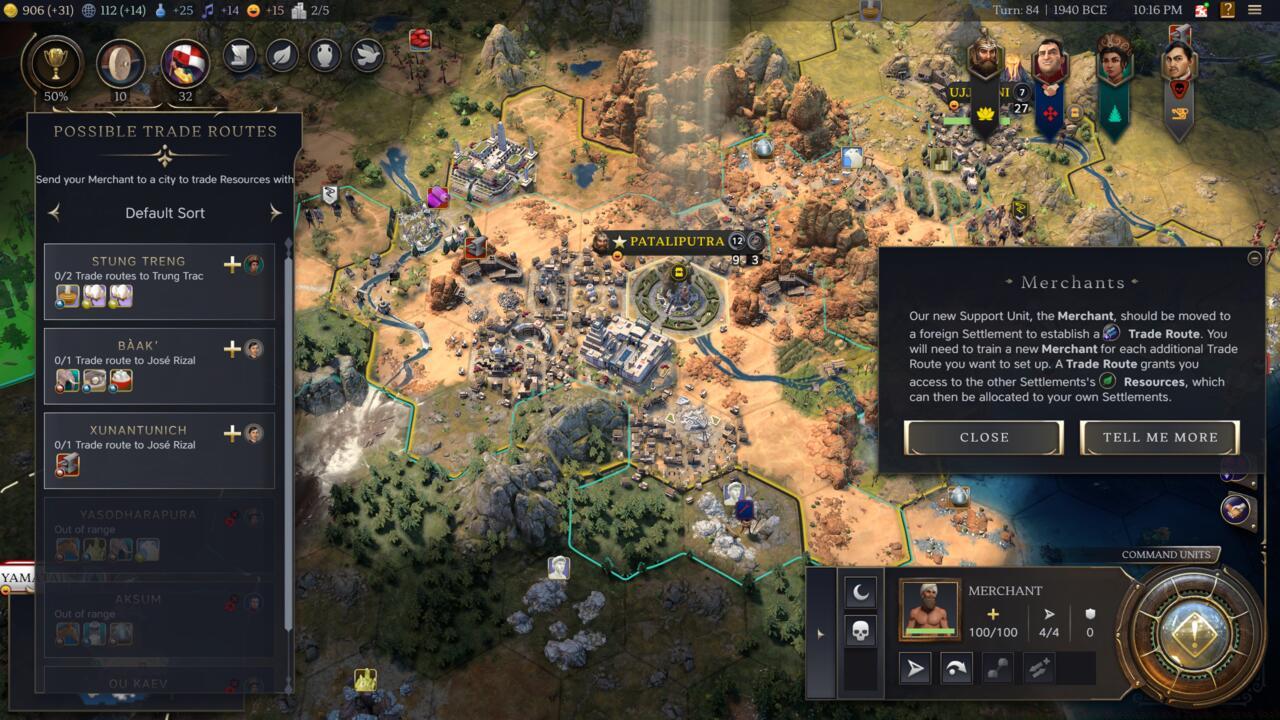Image resolution: width=1280 pixels, height=720 pixels.
Task: Choose Tell Me More about Merchants
Action: [x=1159, y=437]
